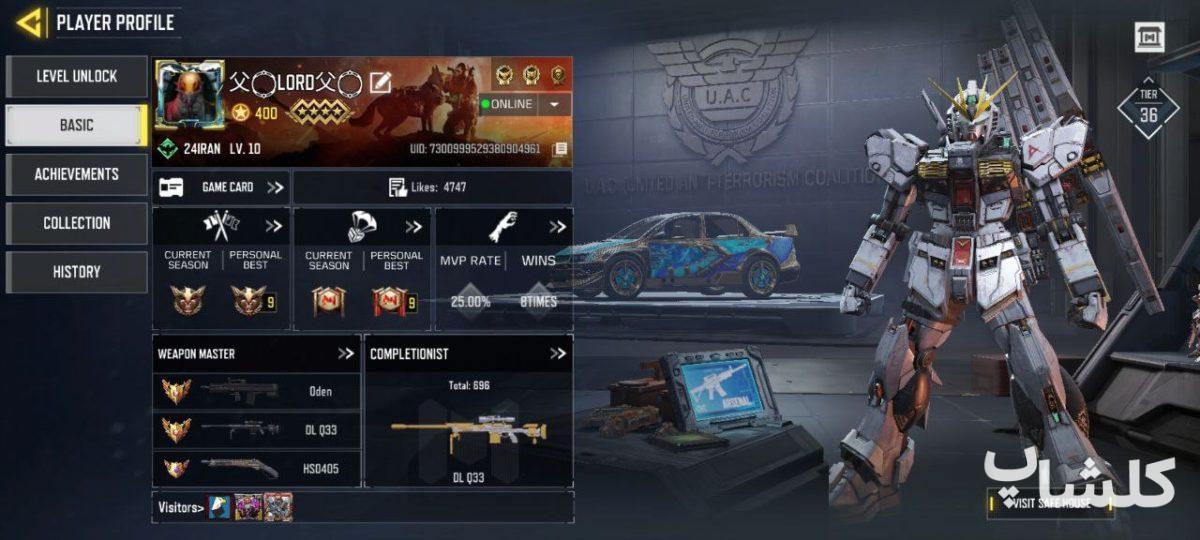Tap the Visit Safe House button
1200x540 pixels.
1050,503
